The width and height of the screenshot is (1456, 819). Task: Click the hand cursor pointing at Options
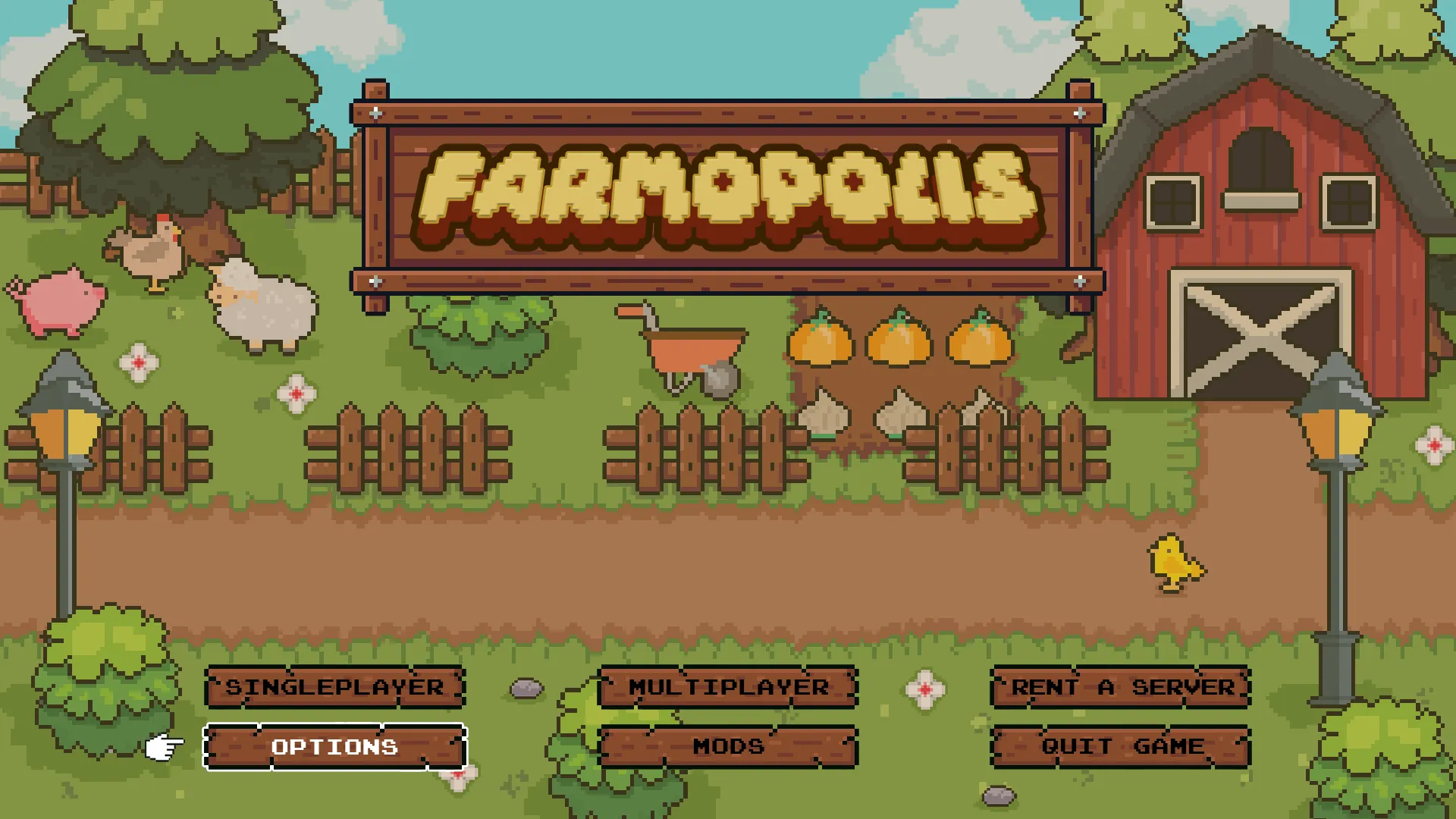(x=162, y=746)
